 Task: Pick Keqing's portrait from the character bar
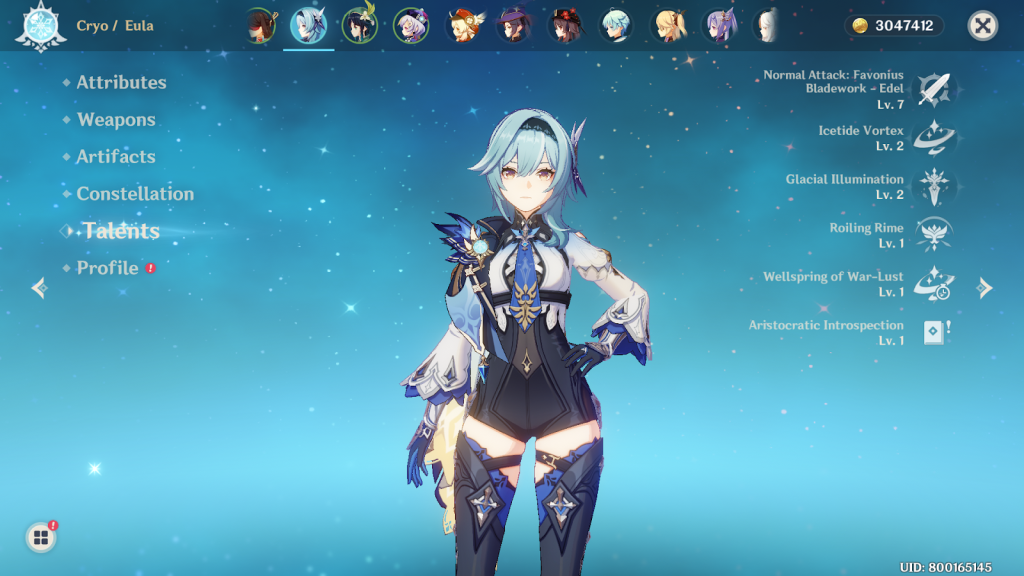718,26
